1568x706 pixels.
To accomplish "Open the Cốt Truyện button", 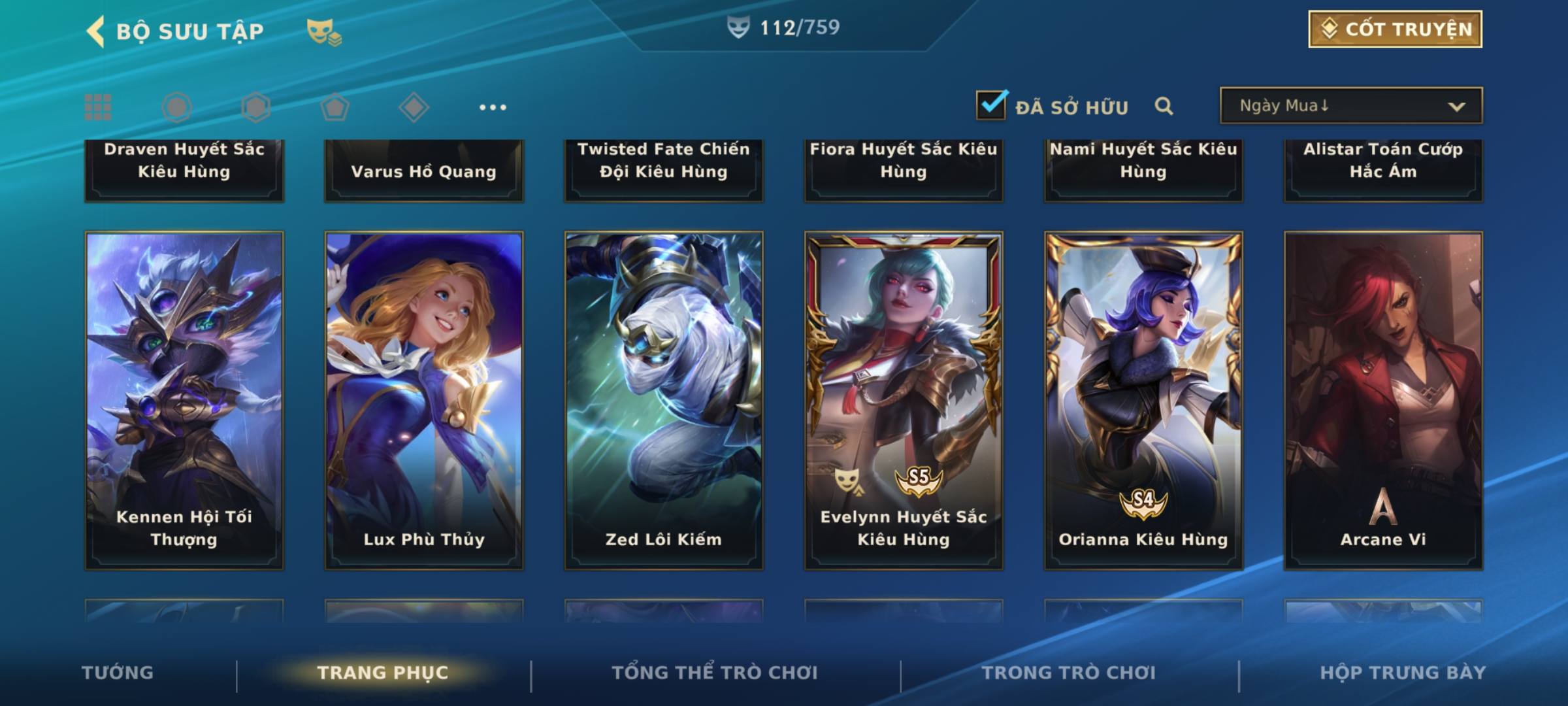I will 1395,29.
